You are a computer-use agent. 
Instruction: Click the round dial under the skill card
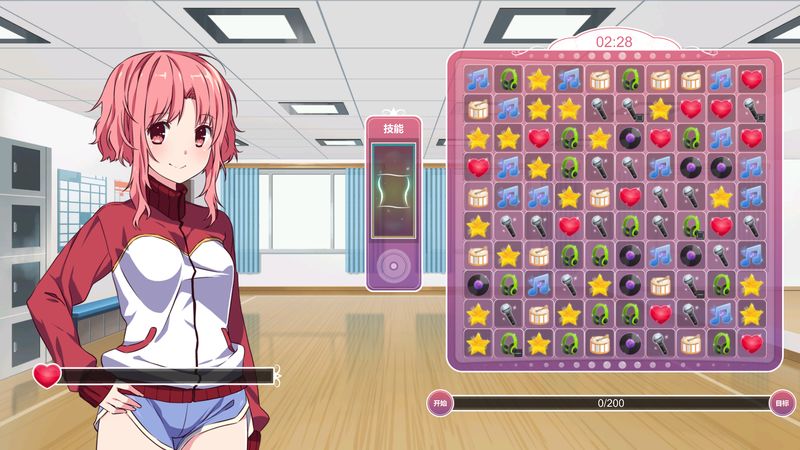click(x=392, y=264)
